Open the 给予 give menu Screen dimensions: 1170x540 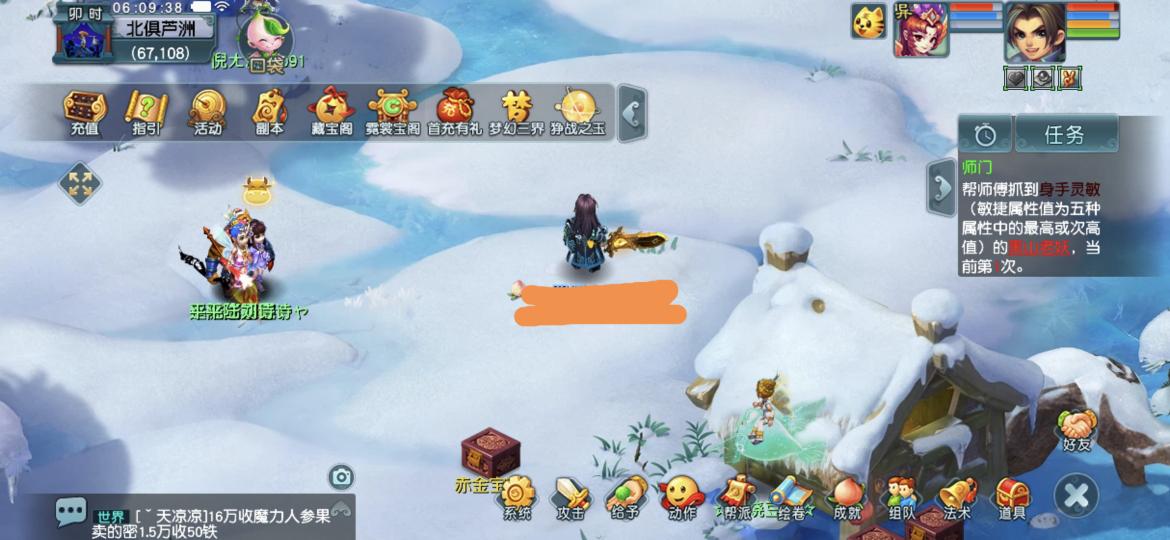tap(625, 496)
